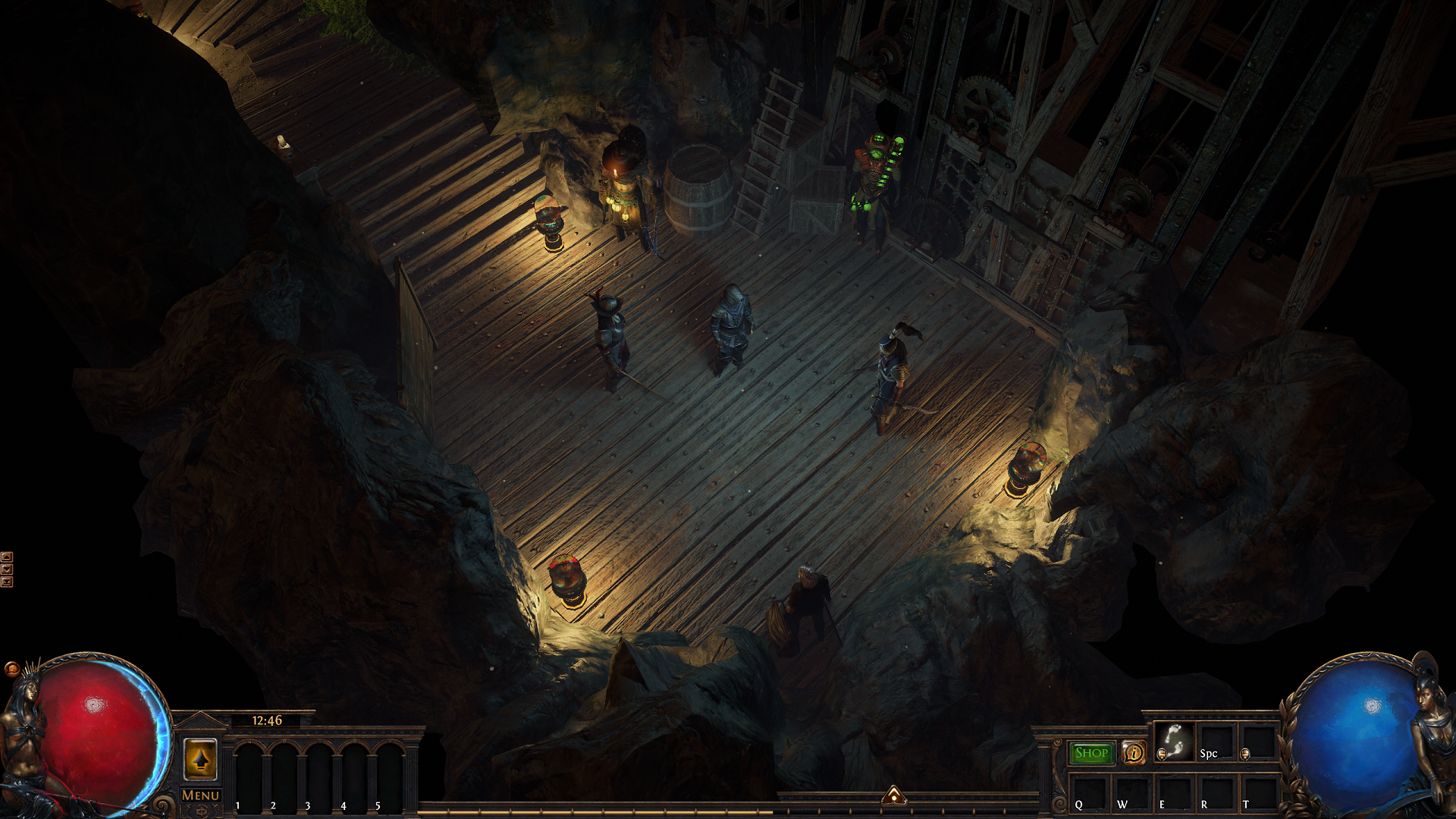The image size is (1456, 819).
Task: Select the skill slot labeled Spc
Action: (1216, 742)
